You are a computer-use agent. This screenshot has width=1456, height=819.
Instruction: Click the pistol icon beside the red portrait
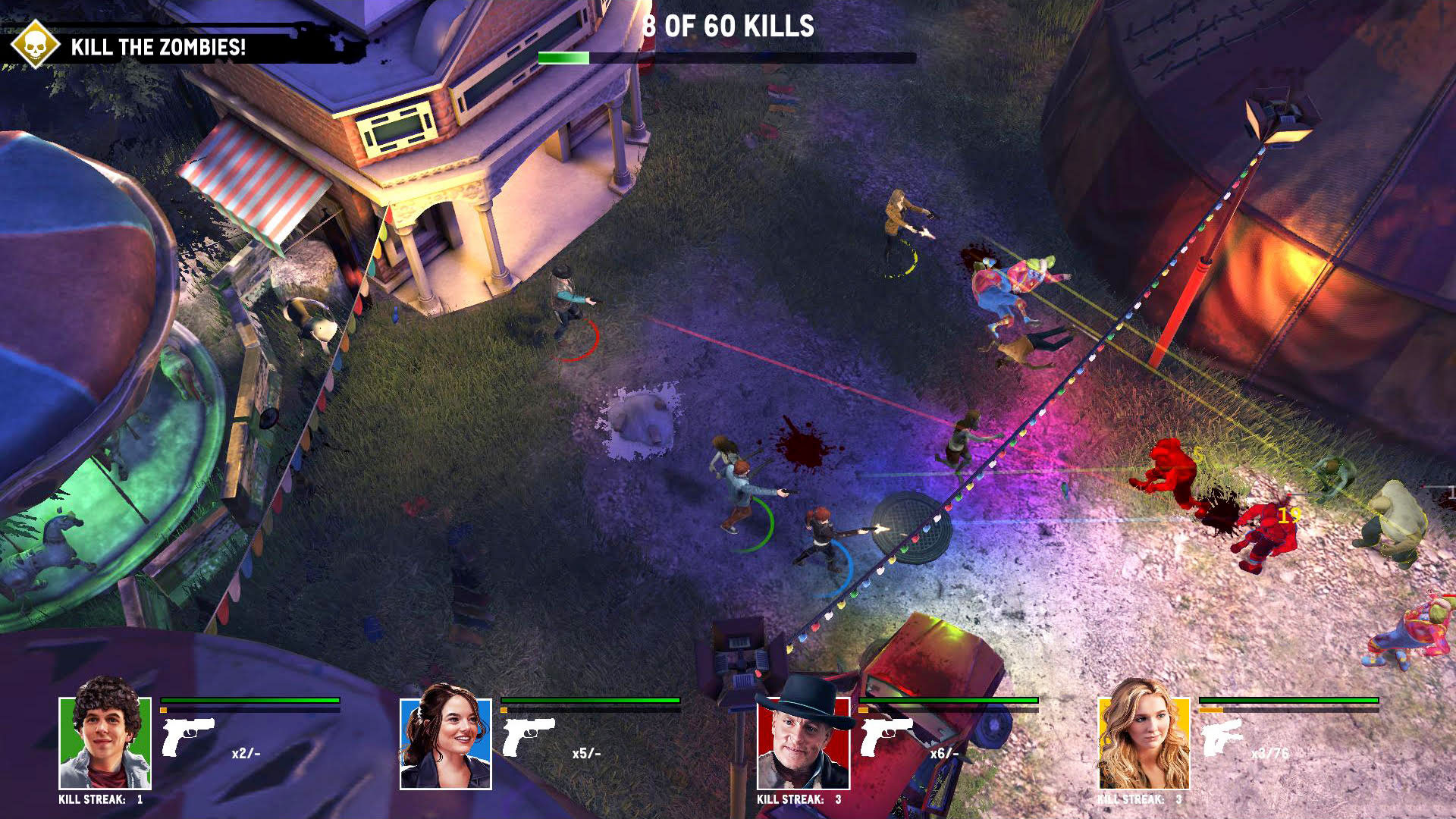[x=886, y=736]
